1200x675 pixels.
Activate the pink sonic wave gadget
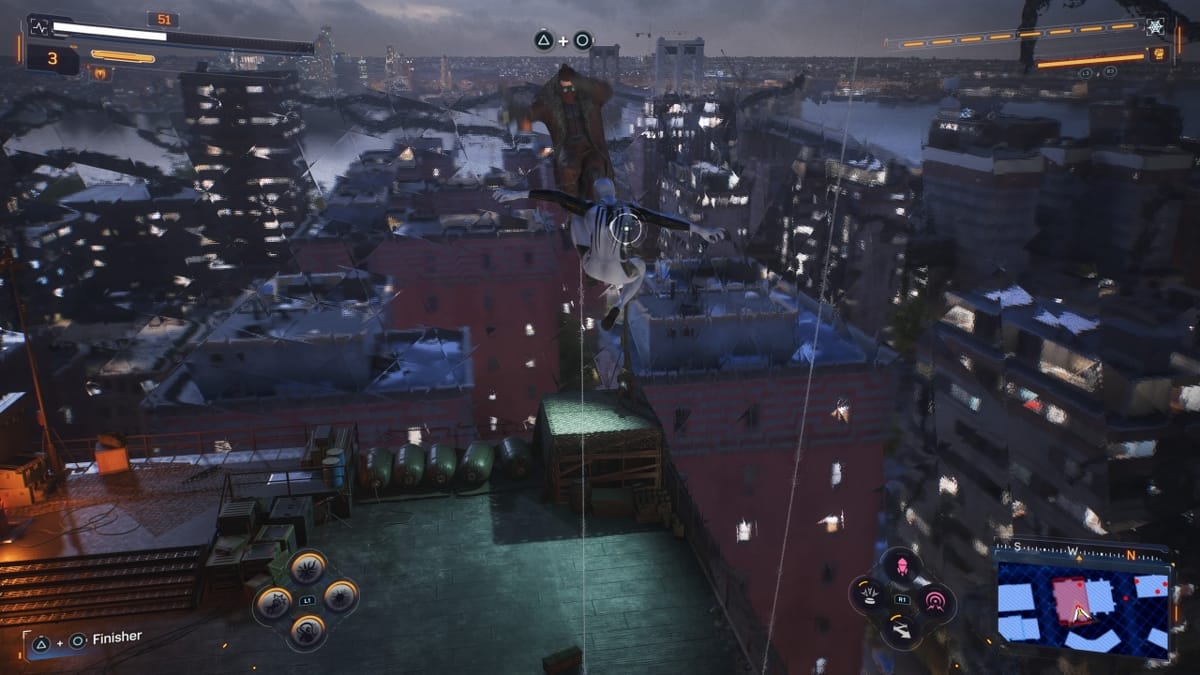point(936,601)
